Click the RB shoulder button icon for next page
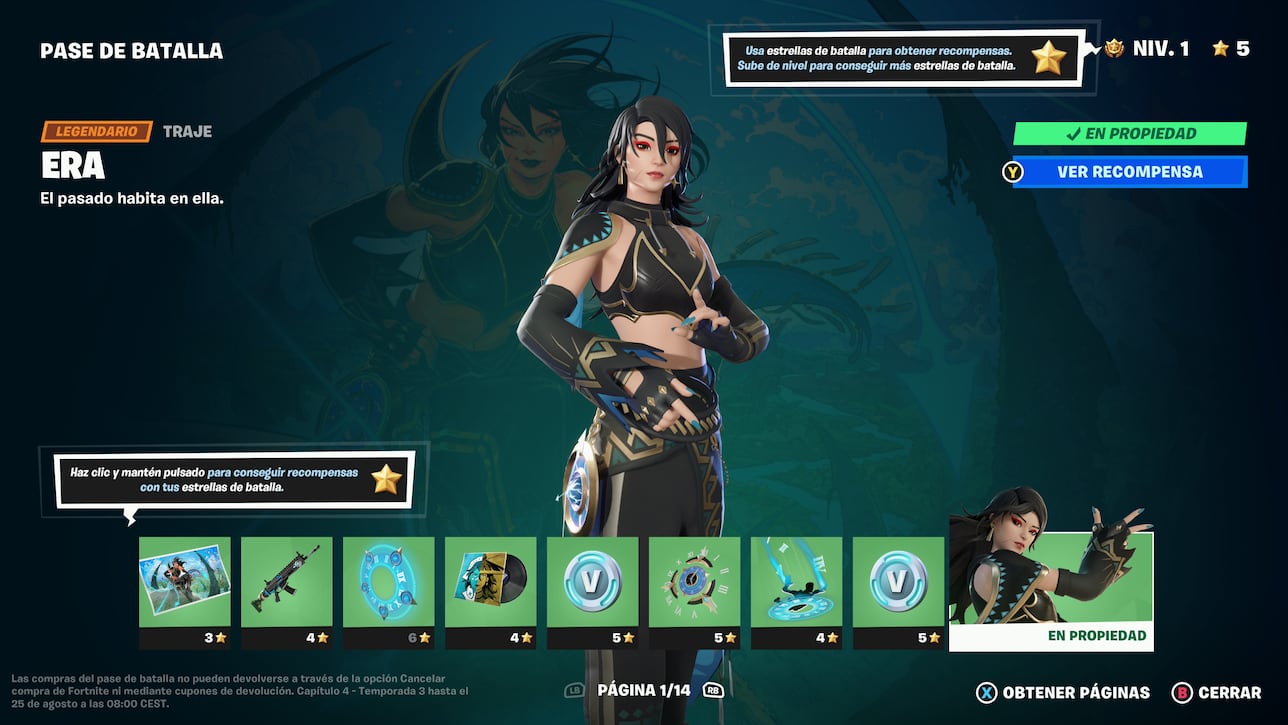The image size is (1288, 725). point(712,691)
